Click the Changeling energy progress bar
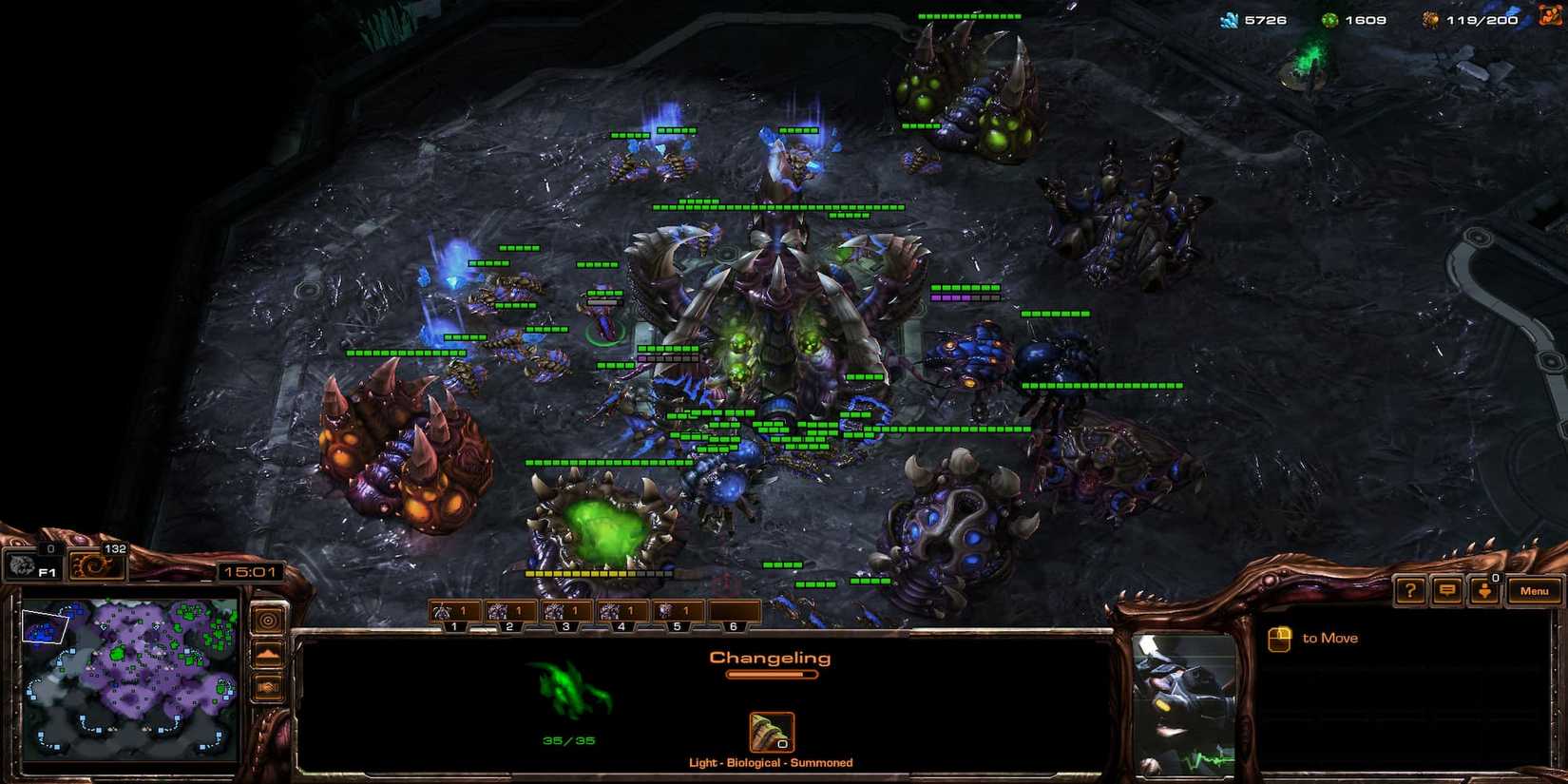This screenshot has height=784, width=1568. coord(770,673)
